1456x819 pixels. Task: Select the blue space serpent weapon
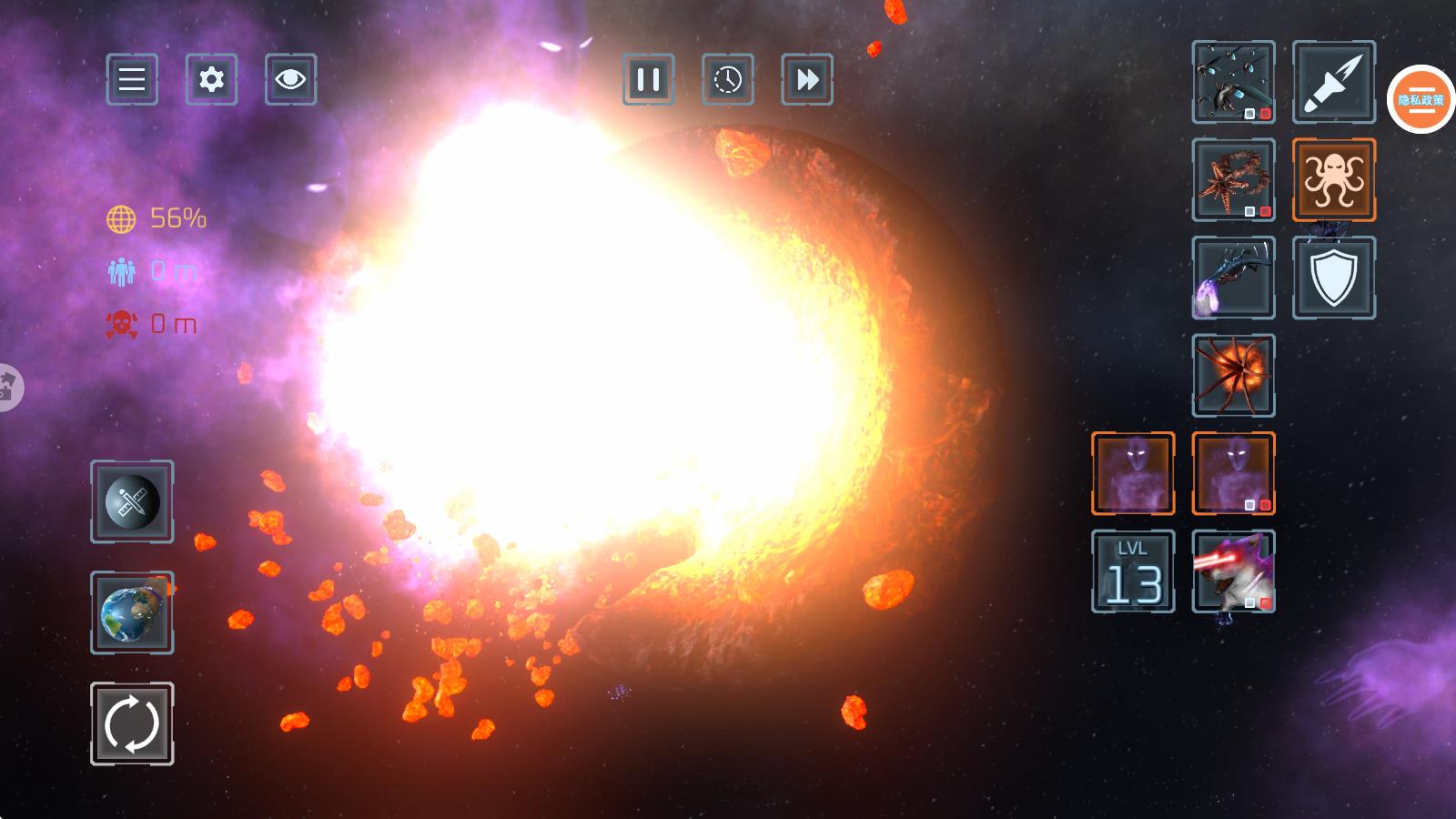pyautogui.click(x=1233, y=278)
